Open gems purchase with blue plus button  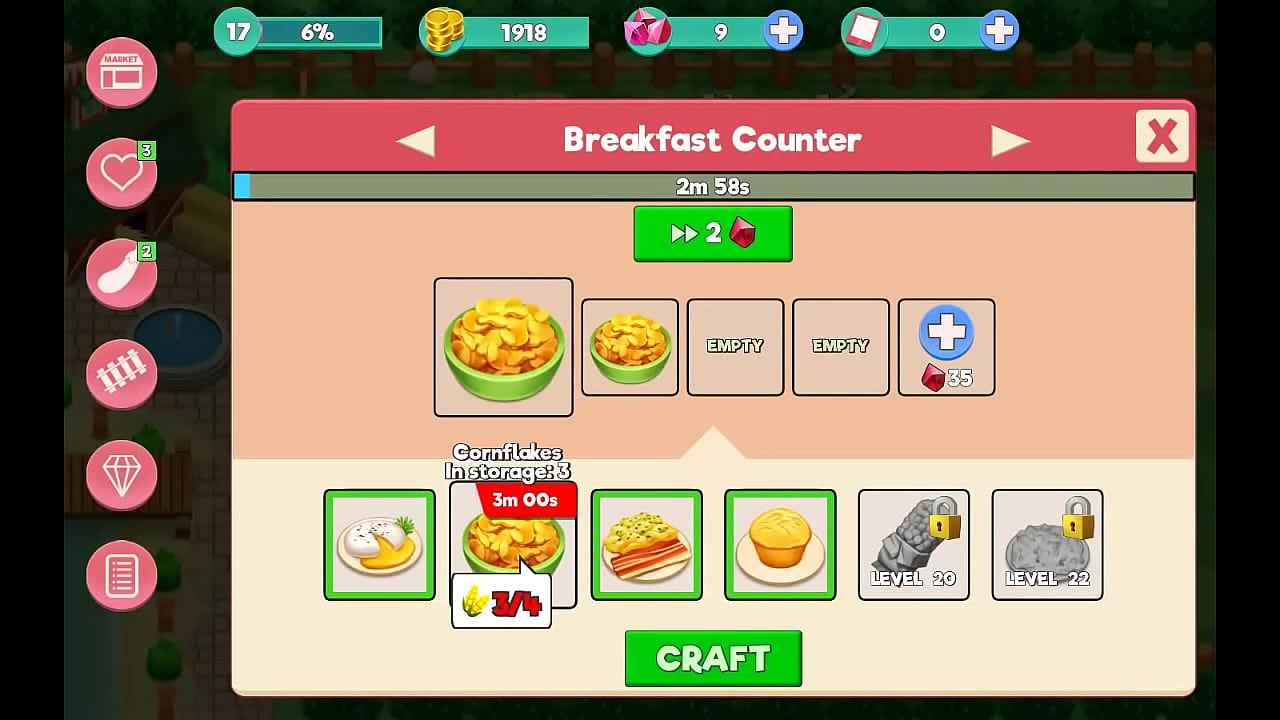point(783,30)
